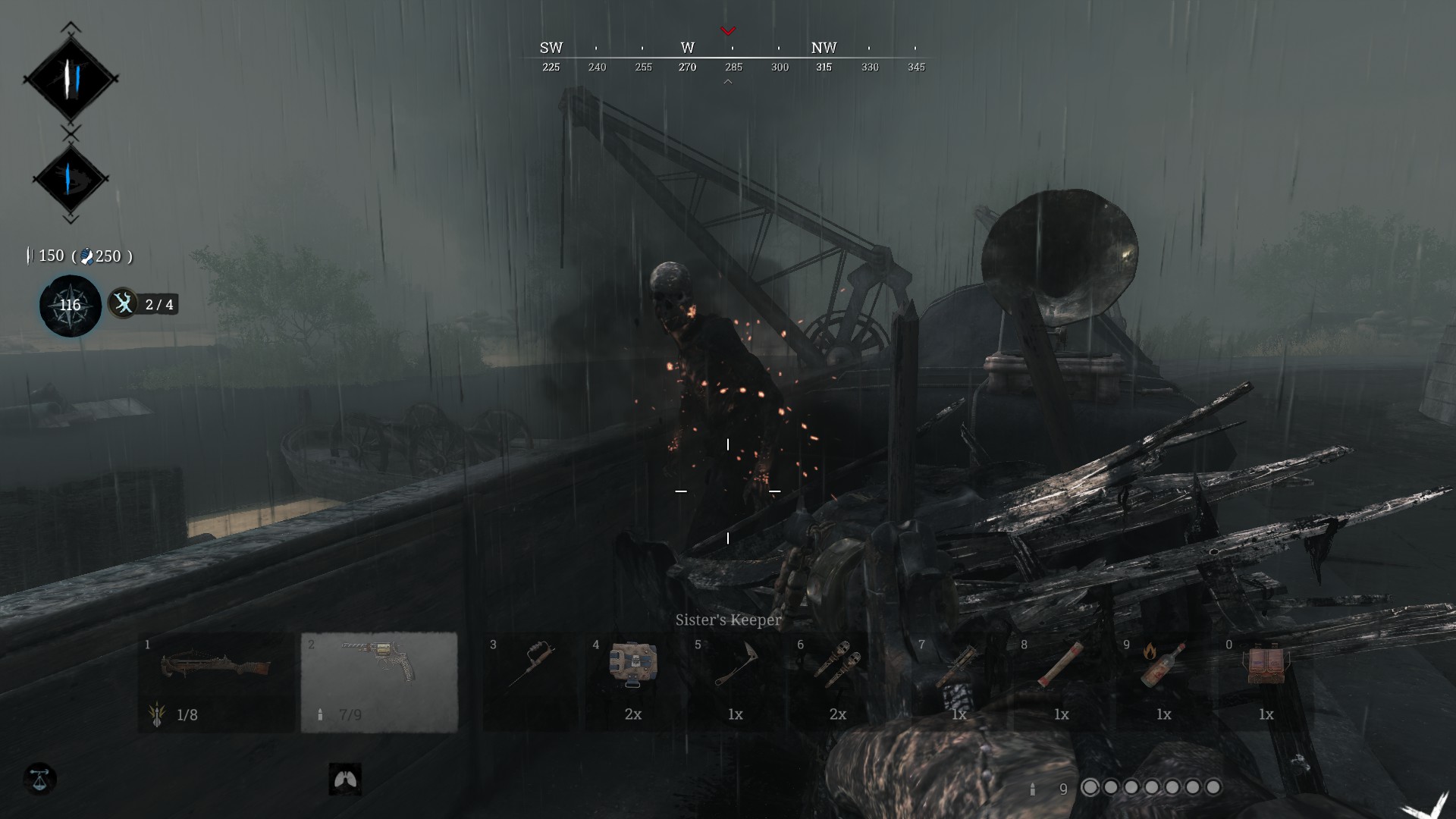Viewport: 1456px width, 819px height.
Task: Click the 150 (250) health readout
Action: point(78,256)
